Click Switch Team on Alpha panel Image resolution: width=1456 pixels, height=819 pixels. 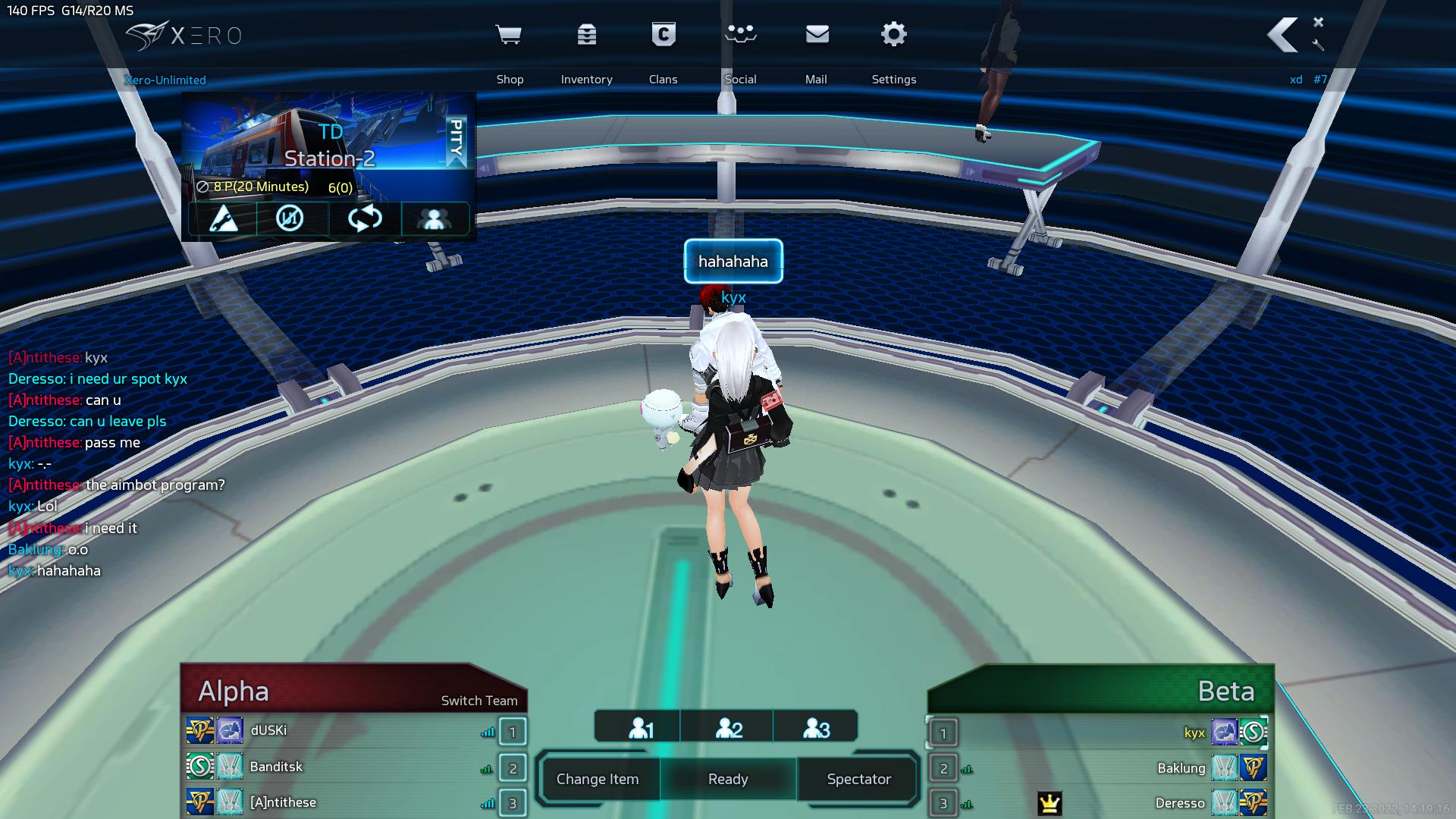[479, 701]
